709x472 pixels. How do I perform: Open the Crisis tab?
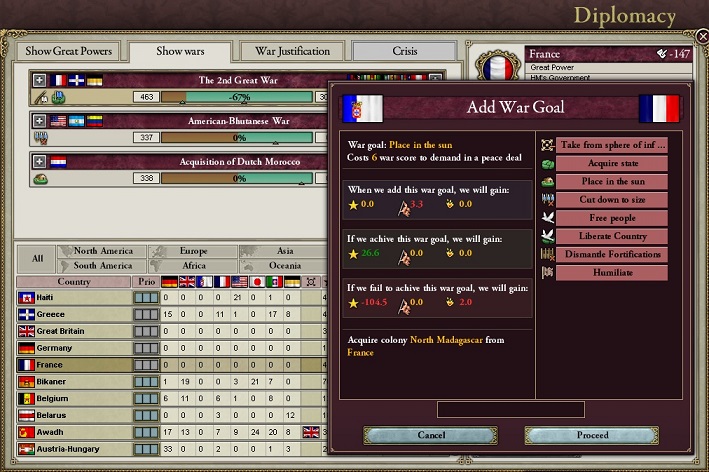click(404, 51)
